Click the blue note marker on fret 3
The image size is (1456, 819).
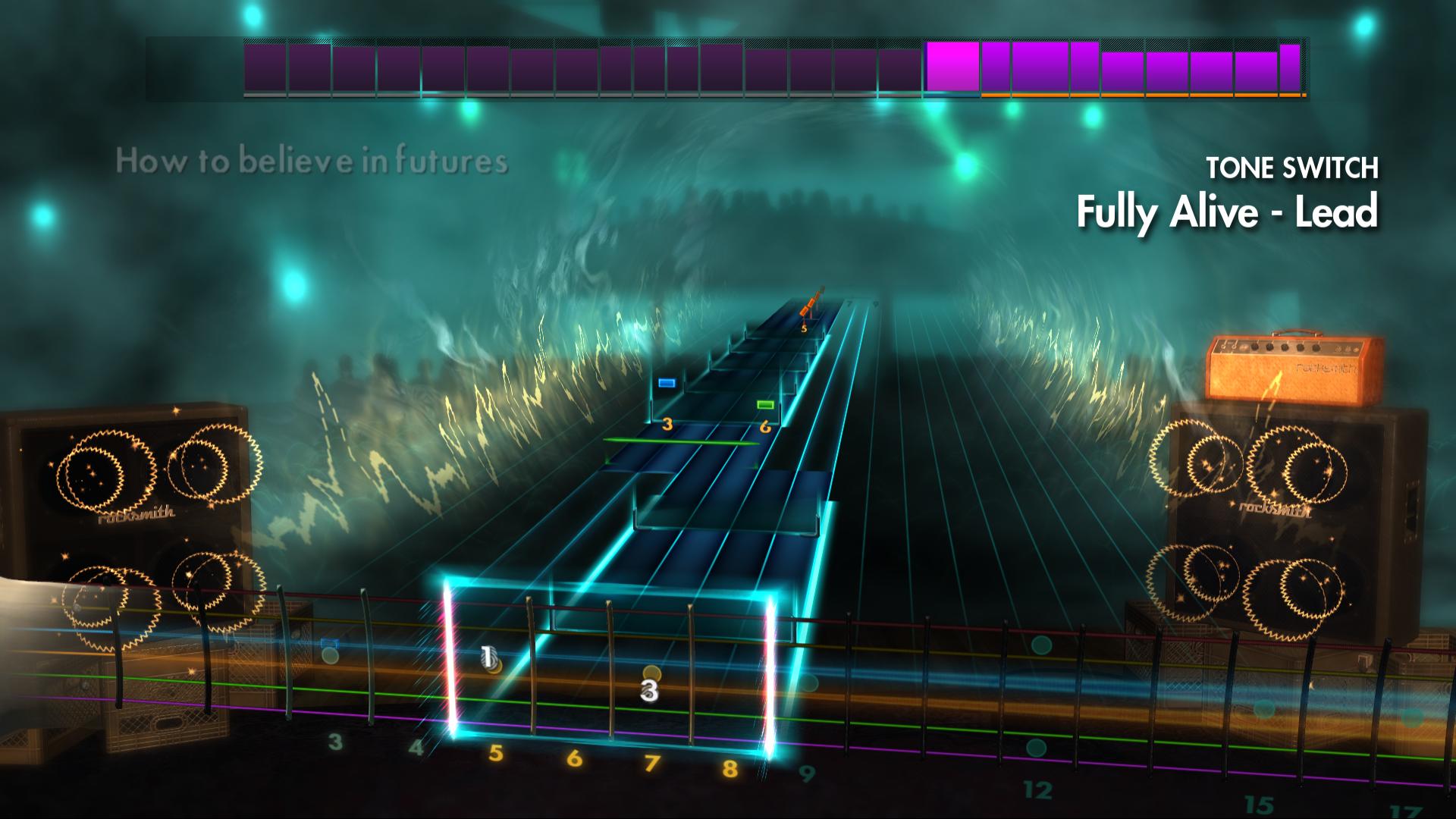click(667, 383)
